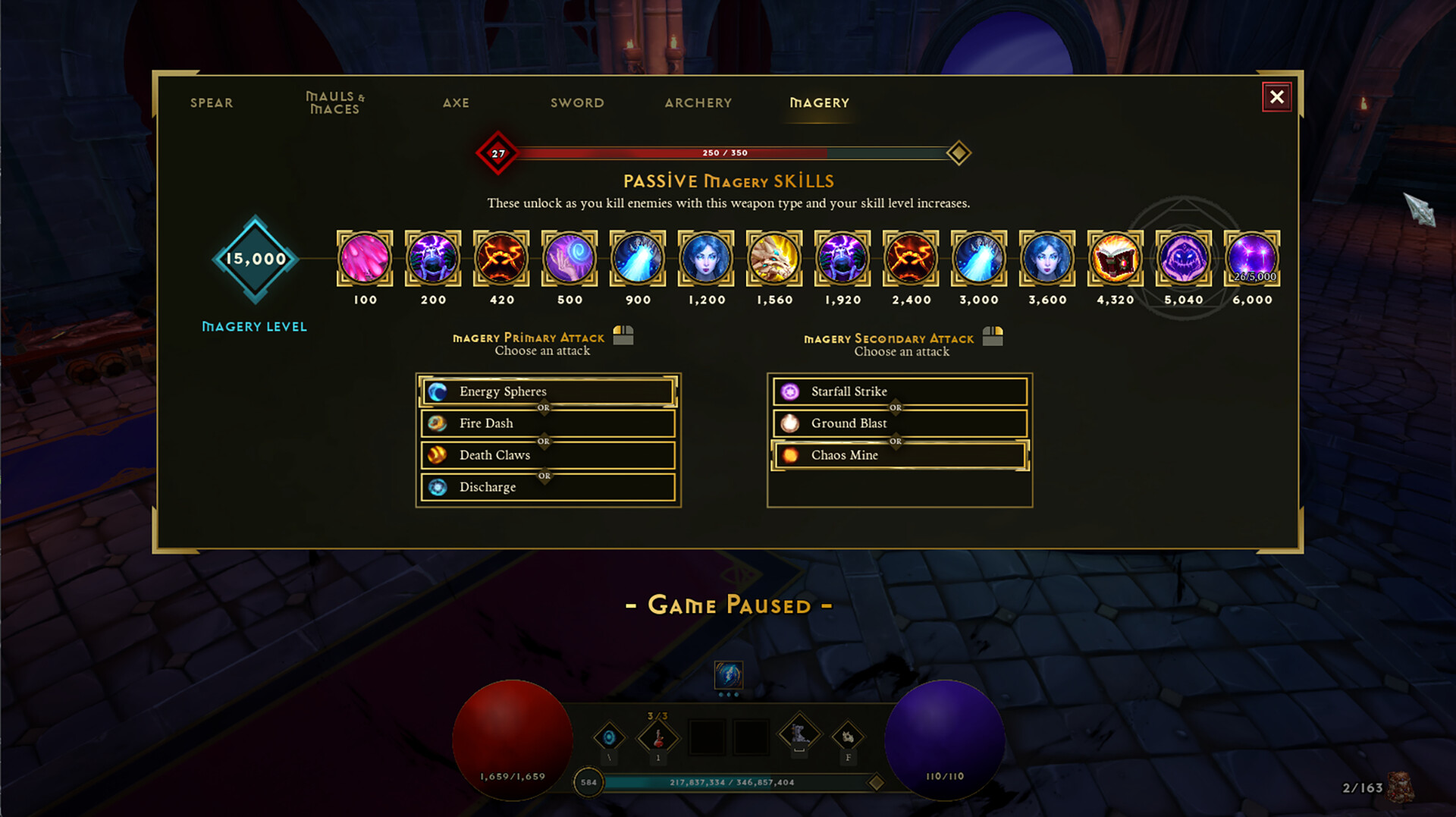Click the passive skill icon at 100
Screen dimensions: 1456x817
(365, 259)
